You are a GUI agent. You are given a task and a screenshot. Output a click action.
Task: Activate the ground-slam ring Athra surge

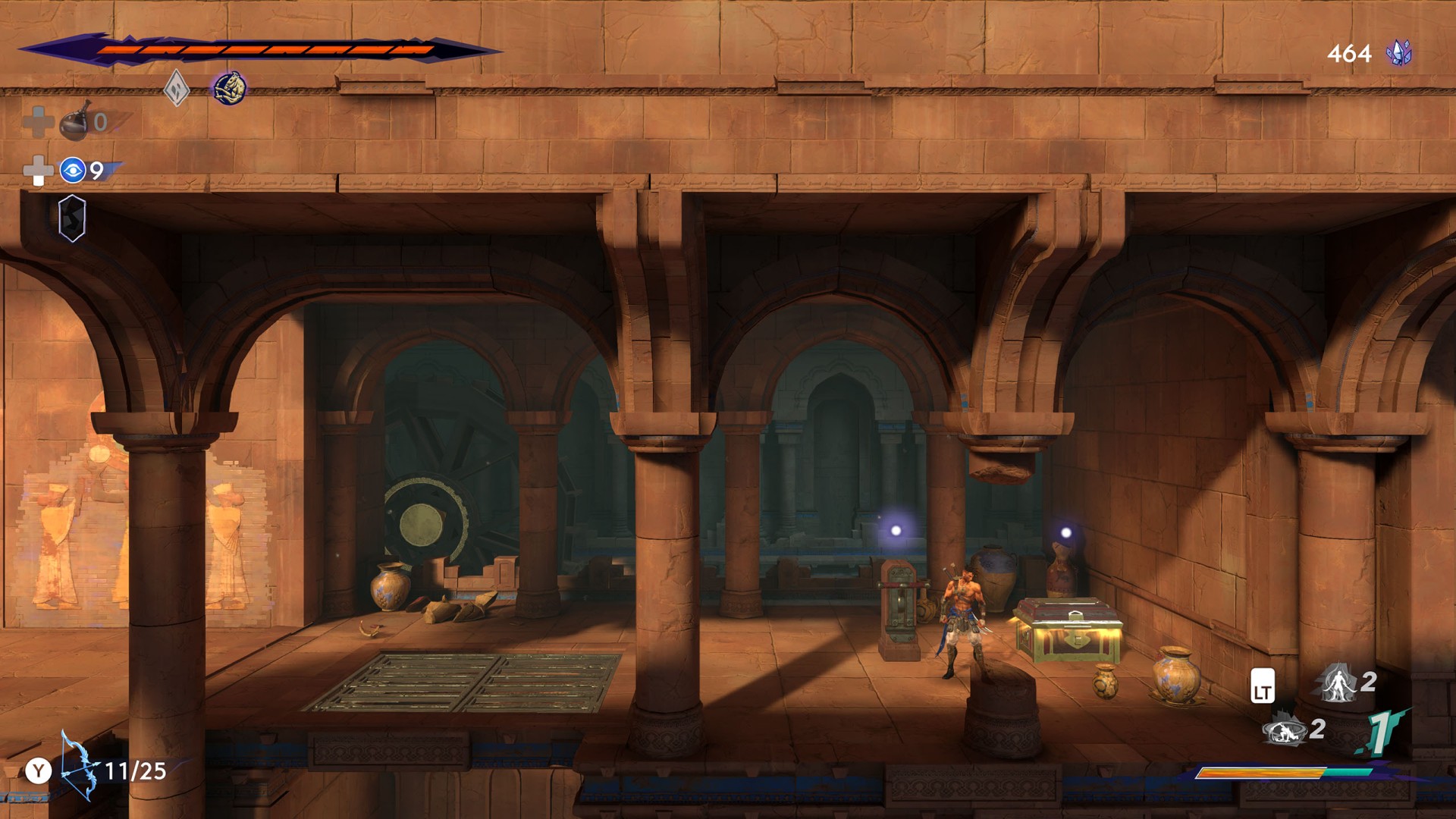point(1283,731)
